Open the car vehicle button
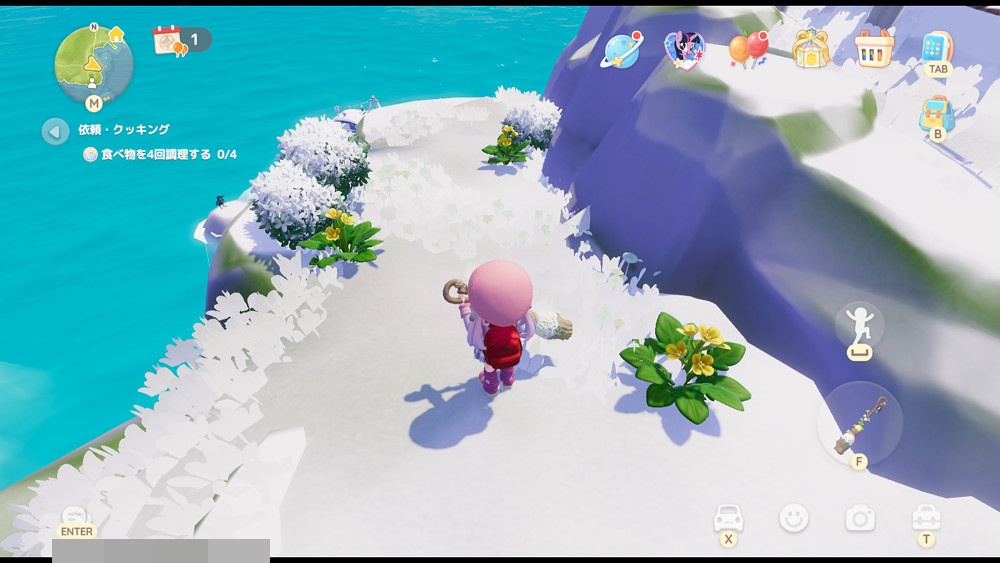The width and height of the screenshot is (1000, 563). (729, 518)
